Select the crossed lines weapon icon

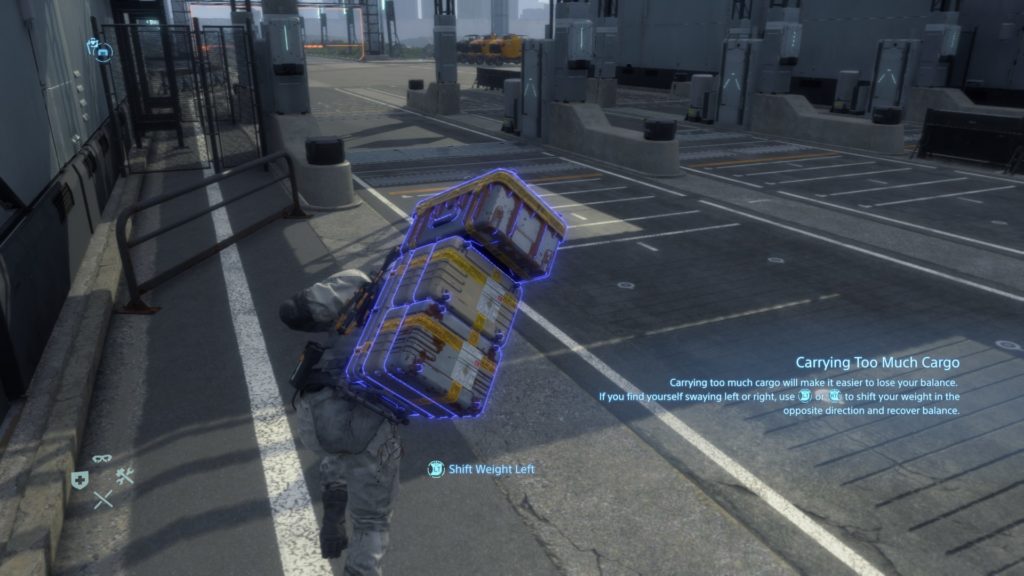[x=103, y=499]
